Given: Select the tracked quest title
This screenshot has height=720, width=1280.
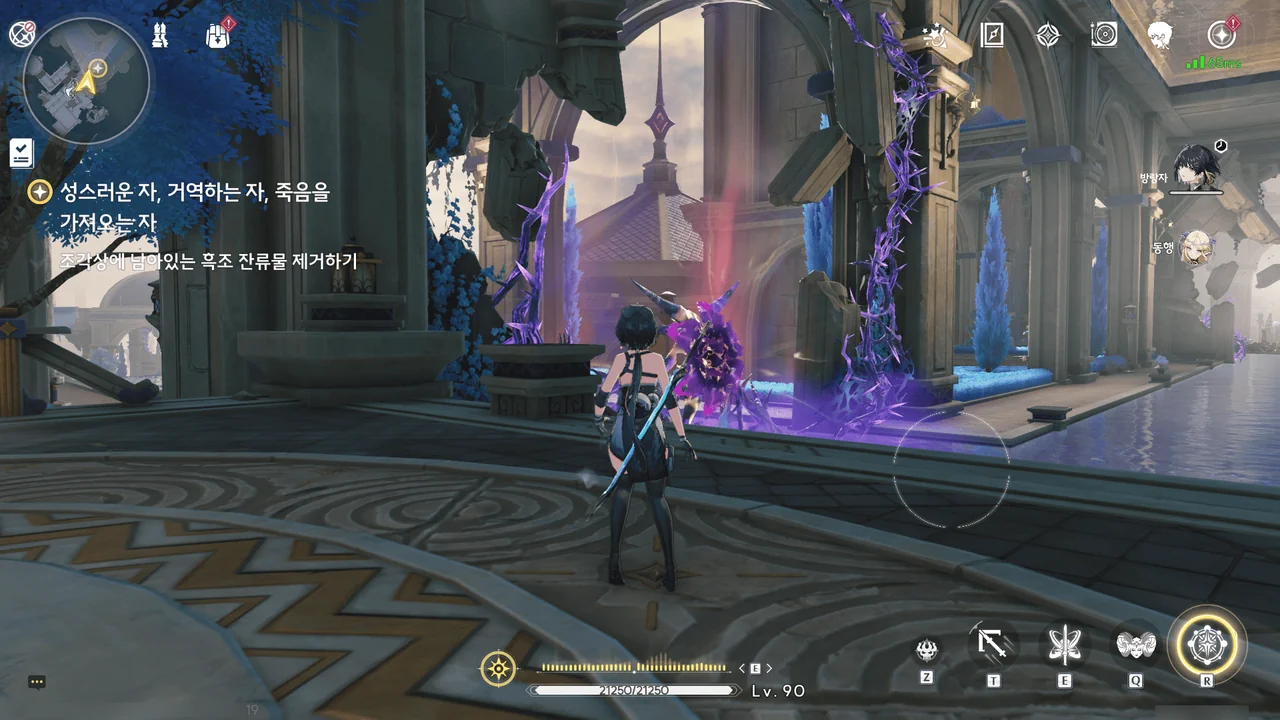Looking at the screenshot, I should click(x=195, y=193).
